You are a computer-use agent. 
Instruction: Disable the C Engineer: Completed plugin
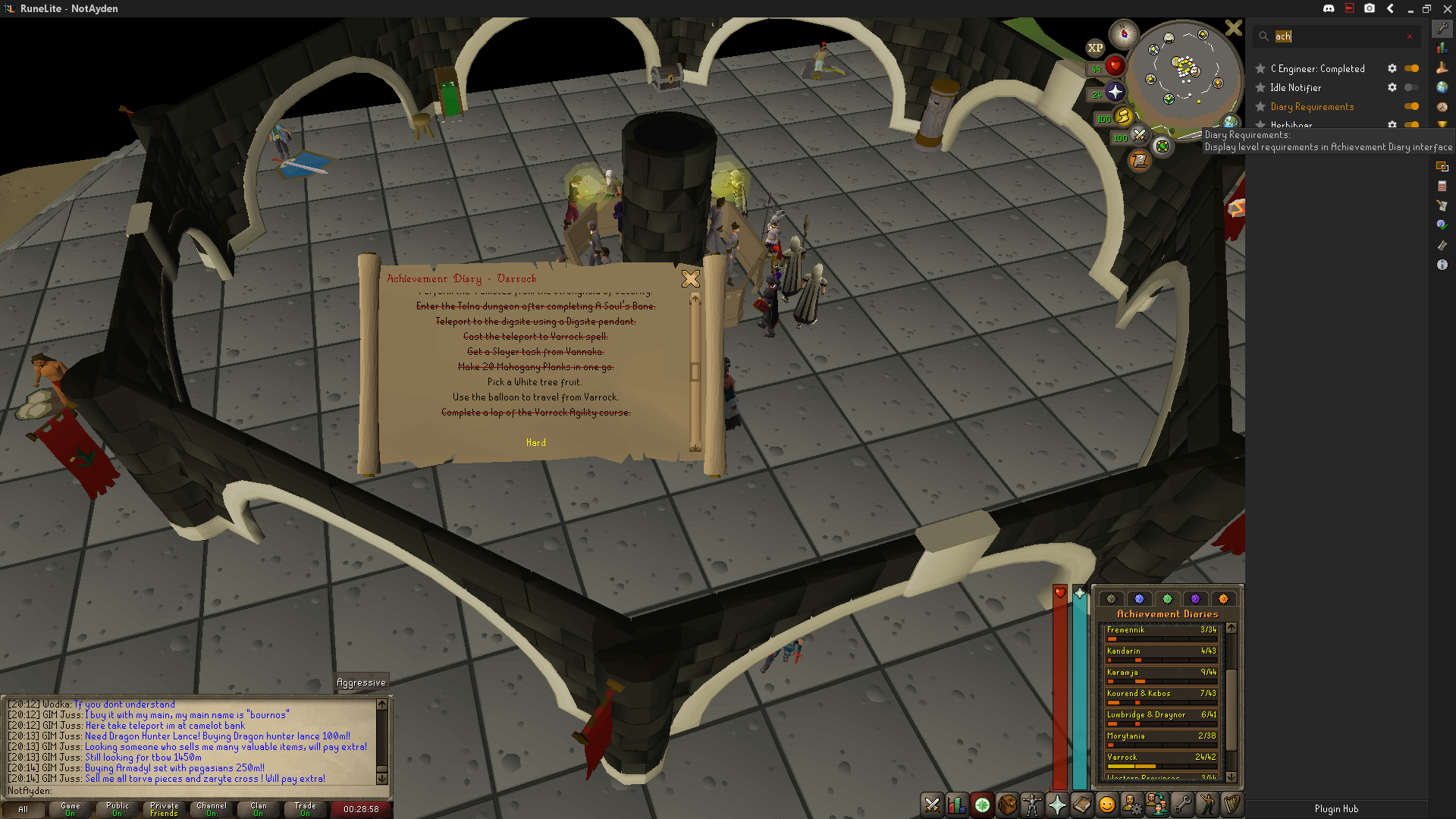pyautogui.click(x=1411, y=68)
